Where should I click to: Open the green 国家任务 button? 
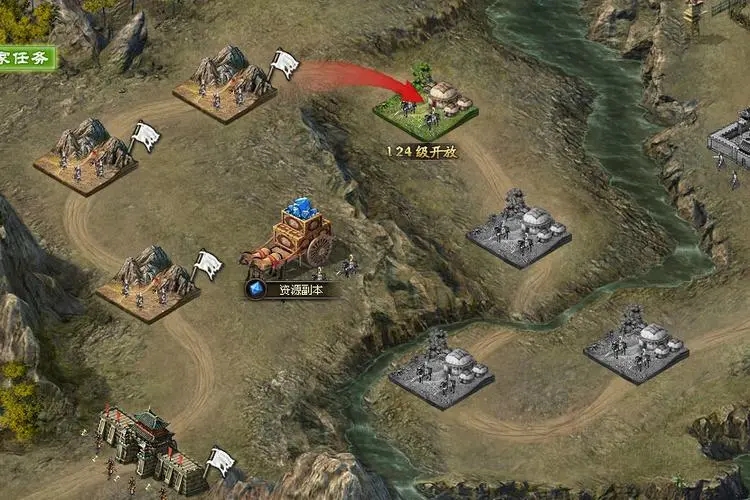26,57
